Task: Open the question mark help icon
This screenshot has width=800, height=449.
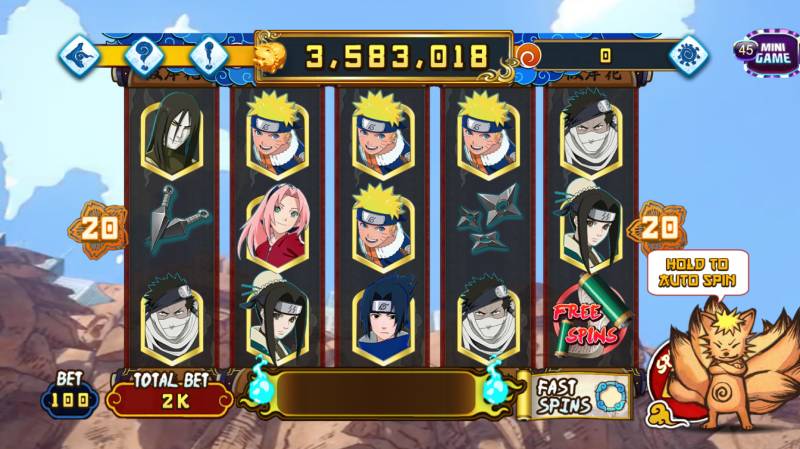Action: pos(144,52)
